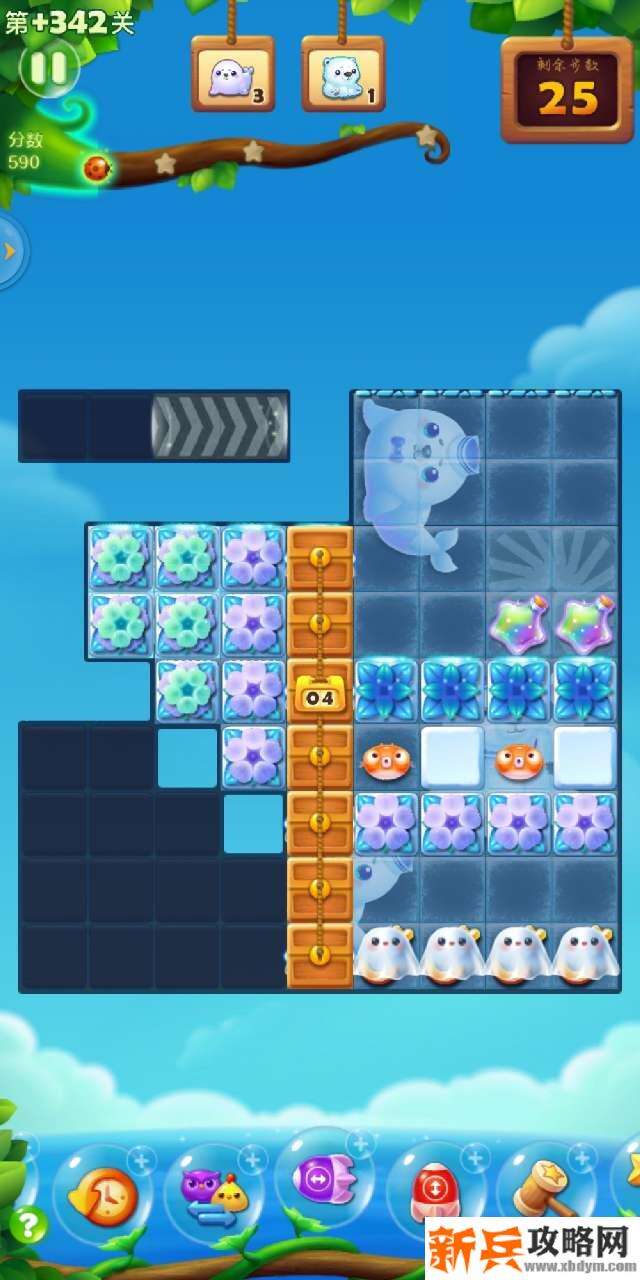Choose the star hammer booster
Image resolution: width=640 pixels, height=1280 pixels.
click(x=545, y=1190)
